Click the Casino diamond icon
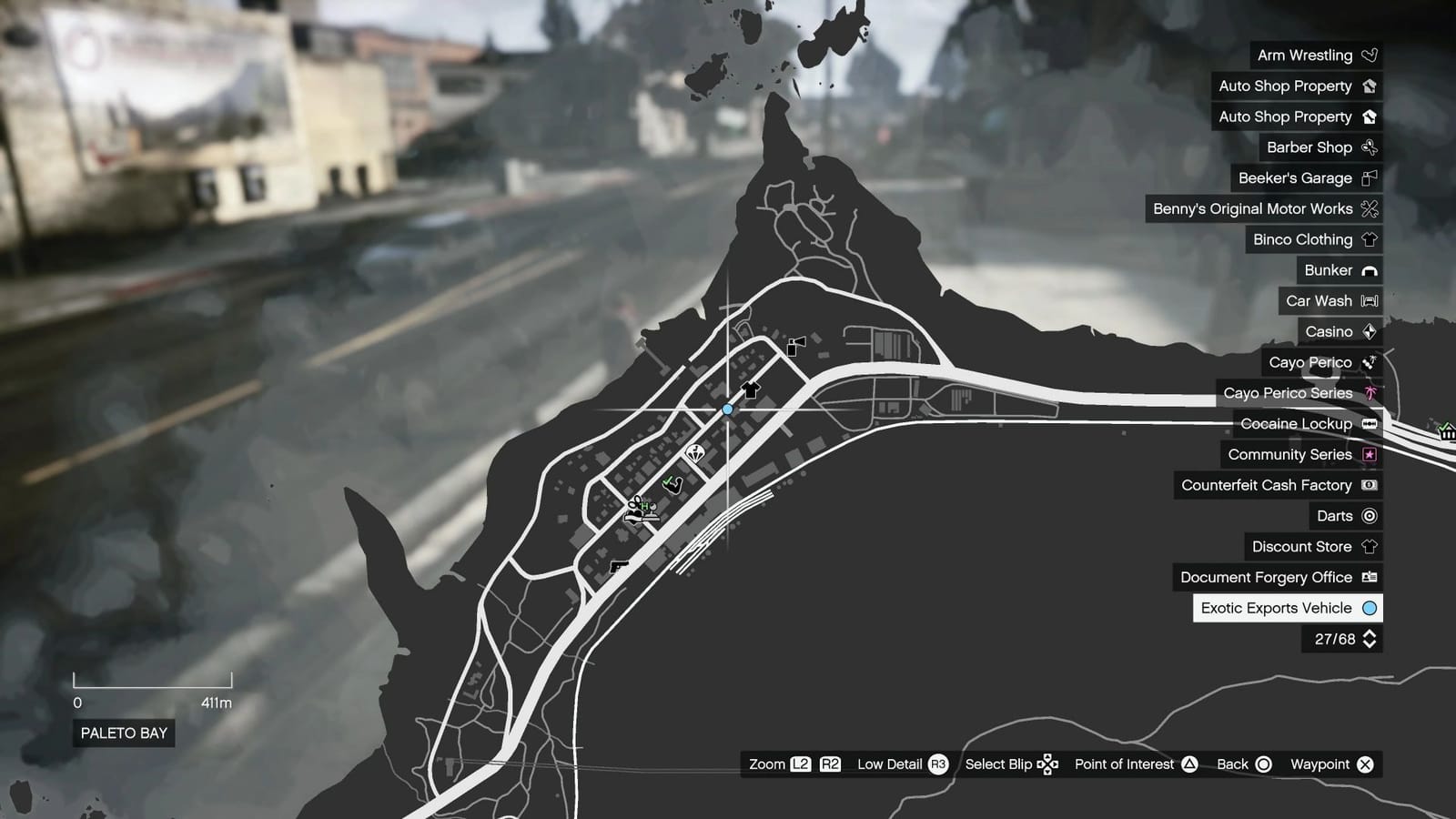The width and height of the screenshot is (1456, 819). click(x=1370, y=331)
